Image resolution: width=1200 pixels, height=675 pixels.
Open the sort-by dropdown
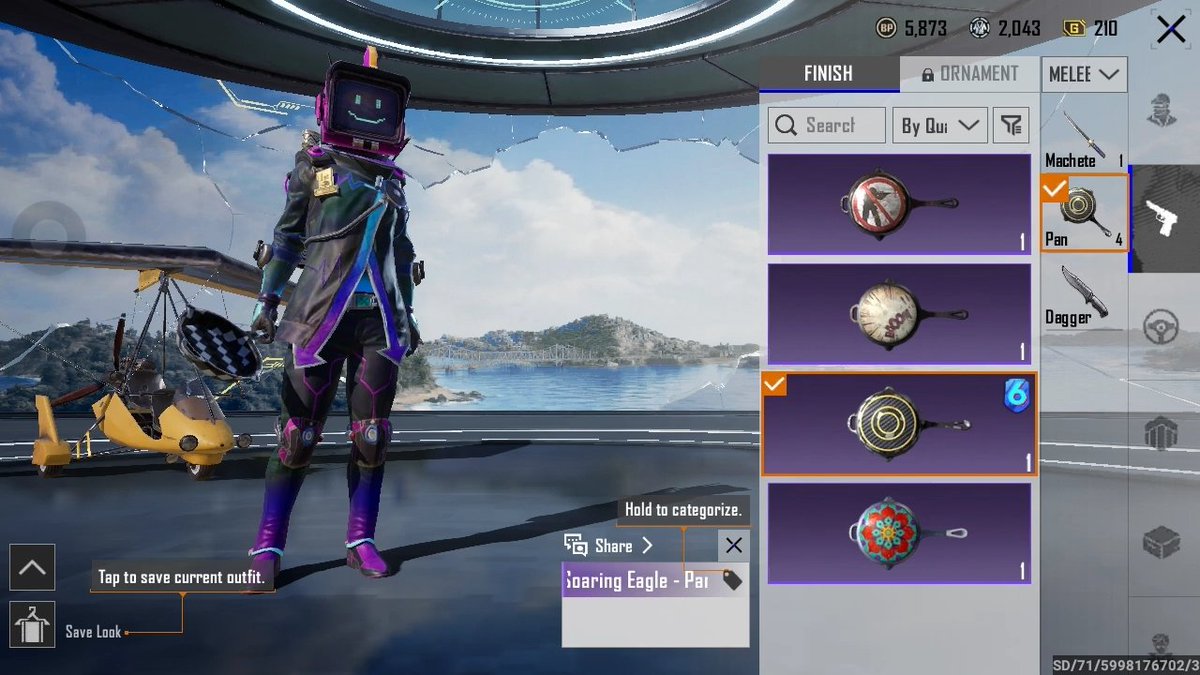pyautogui.click(x=939, y=125)
